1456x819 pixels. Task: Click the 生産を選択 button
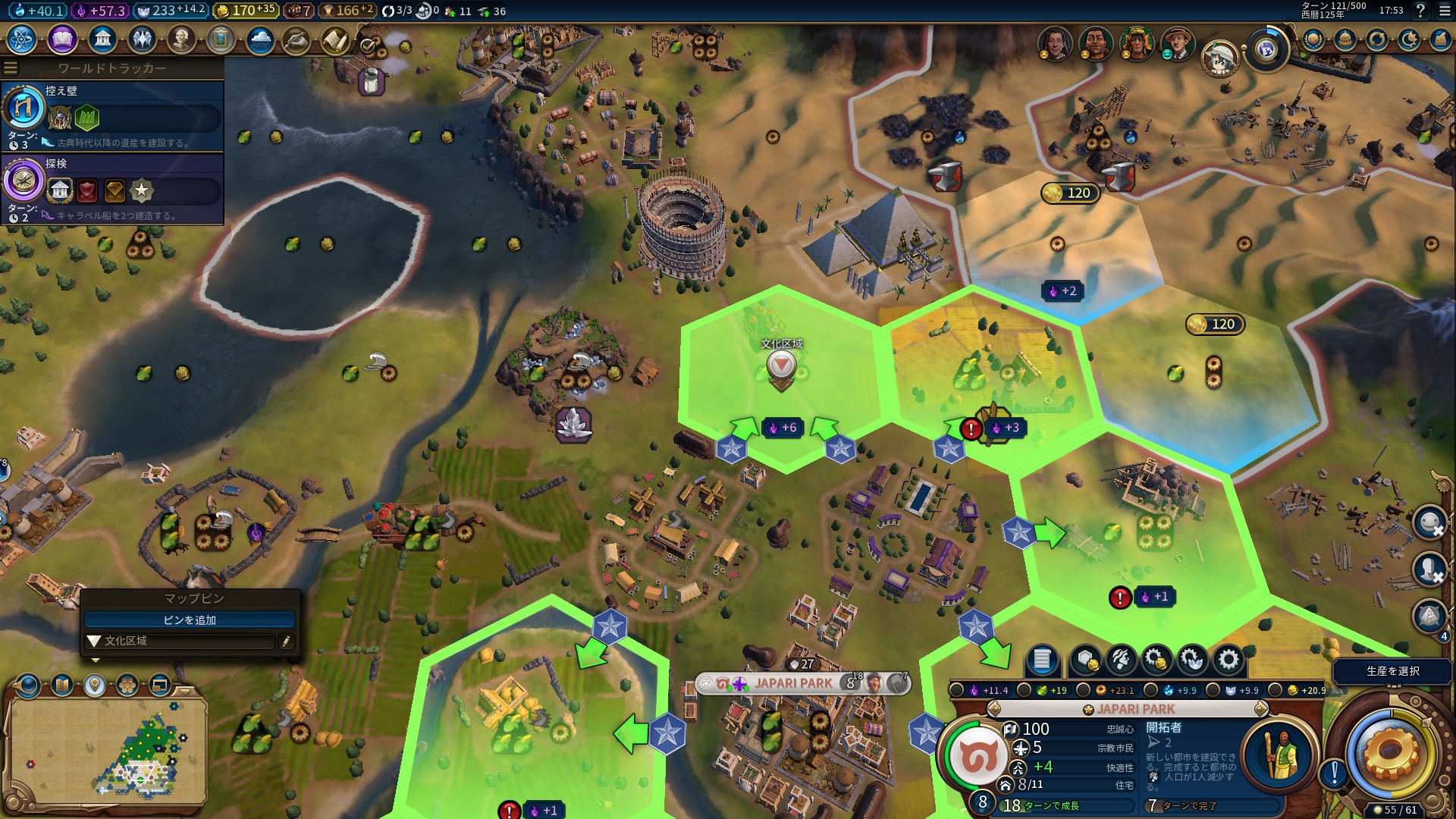pyautogui.click(x=1392, y=671)
